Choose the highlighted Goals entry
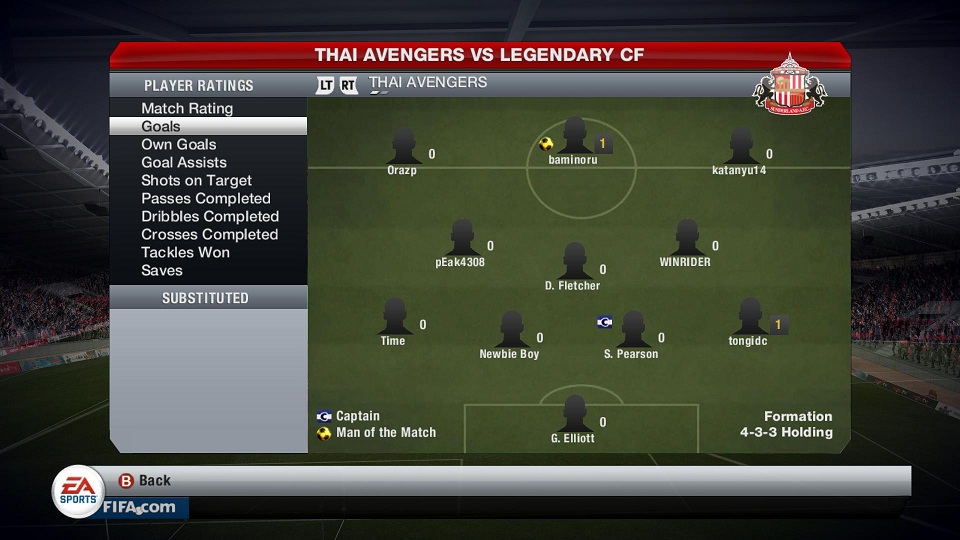This screenshot has width=960, height=540. pos(161,126)
